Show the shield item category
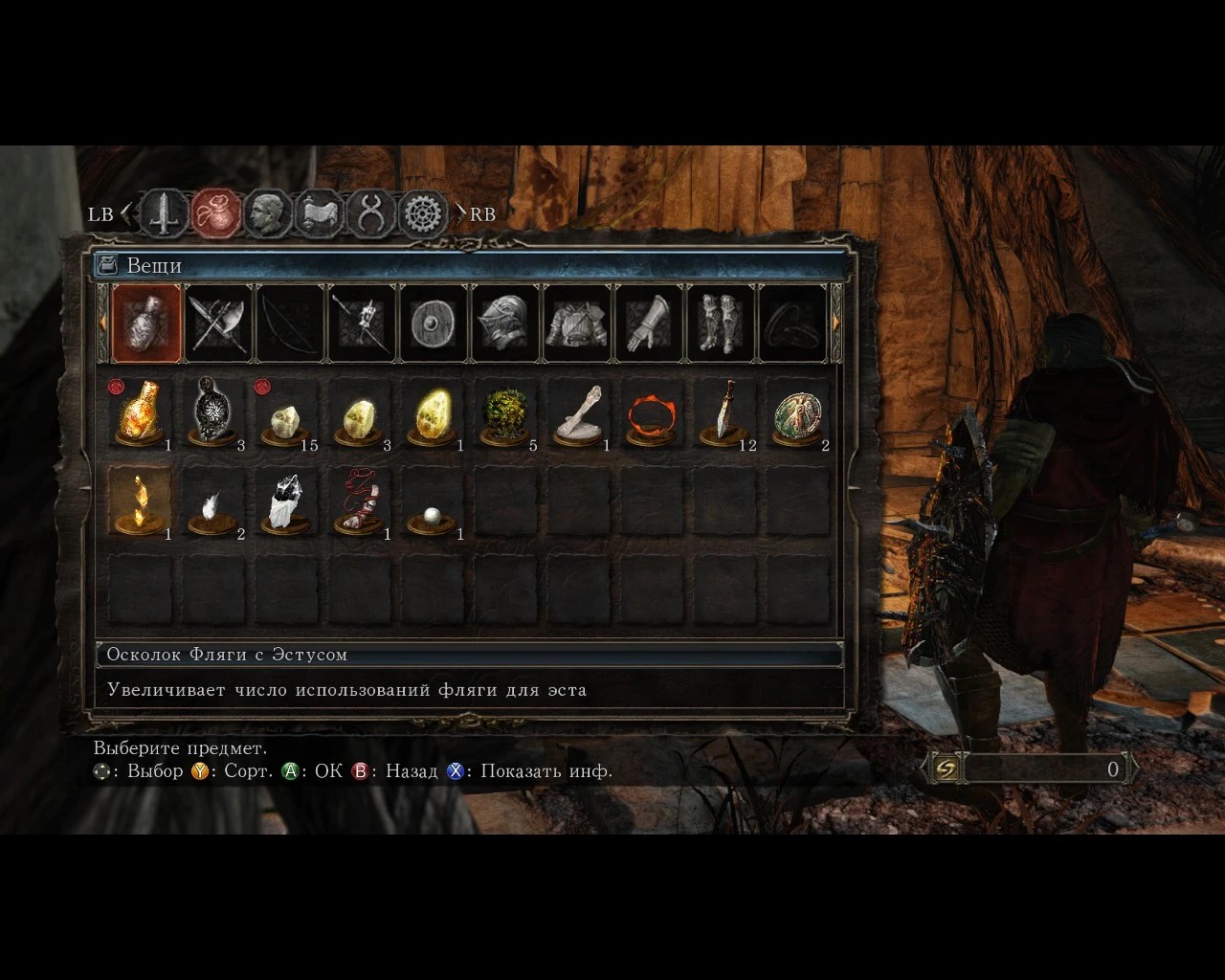Image resolution: width=1225 pixels, height=980 pixels. click(x=433, y=323)
